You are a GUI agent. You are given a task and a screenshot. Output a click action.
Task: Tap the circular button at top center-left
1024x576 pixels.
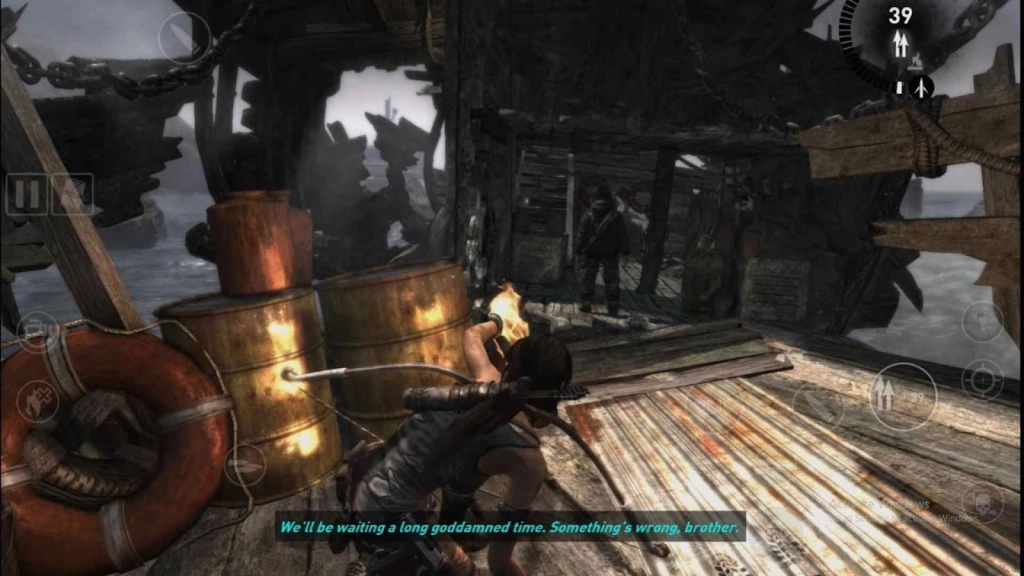coord(185,38)
